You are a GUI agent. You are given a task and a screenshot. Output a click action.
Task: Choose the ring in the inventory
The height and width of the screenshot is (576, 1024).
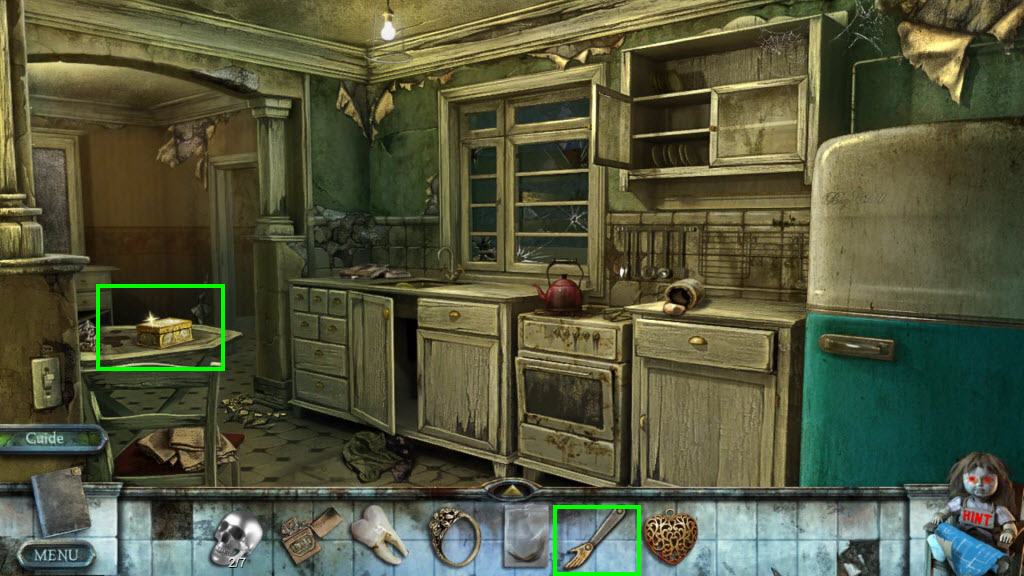[x=454, y=537]
